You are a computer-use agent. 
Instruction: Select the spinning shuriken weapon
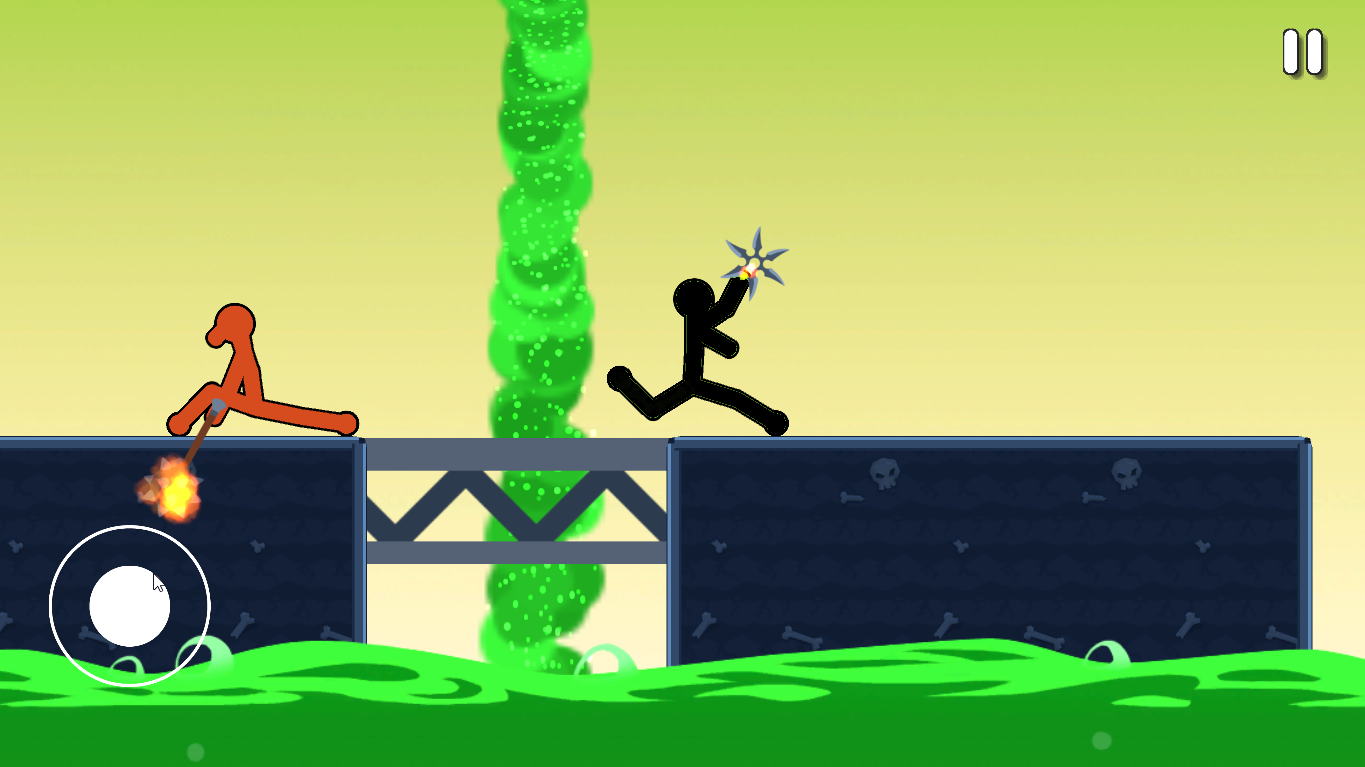(755, 260)
